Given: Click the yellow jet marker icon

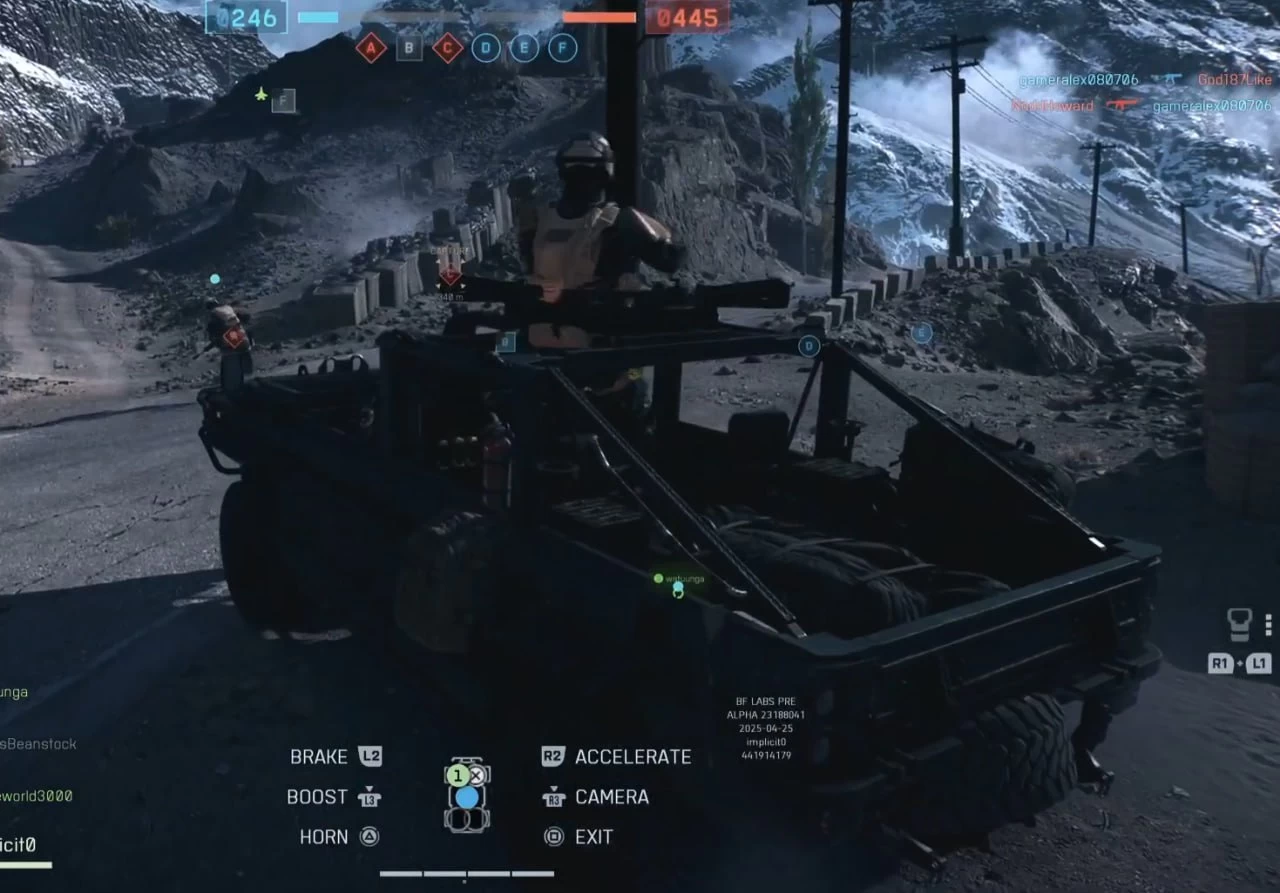Looking at the screenshot, I should point(262,94).
